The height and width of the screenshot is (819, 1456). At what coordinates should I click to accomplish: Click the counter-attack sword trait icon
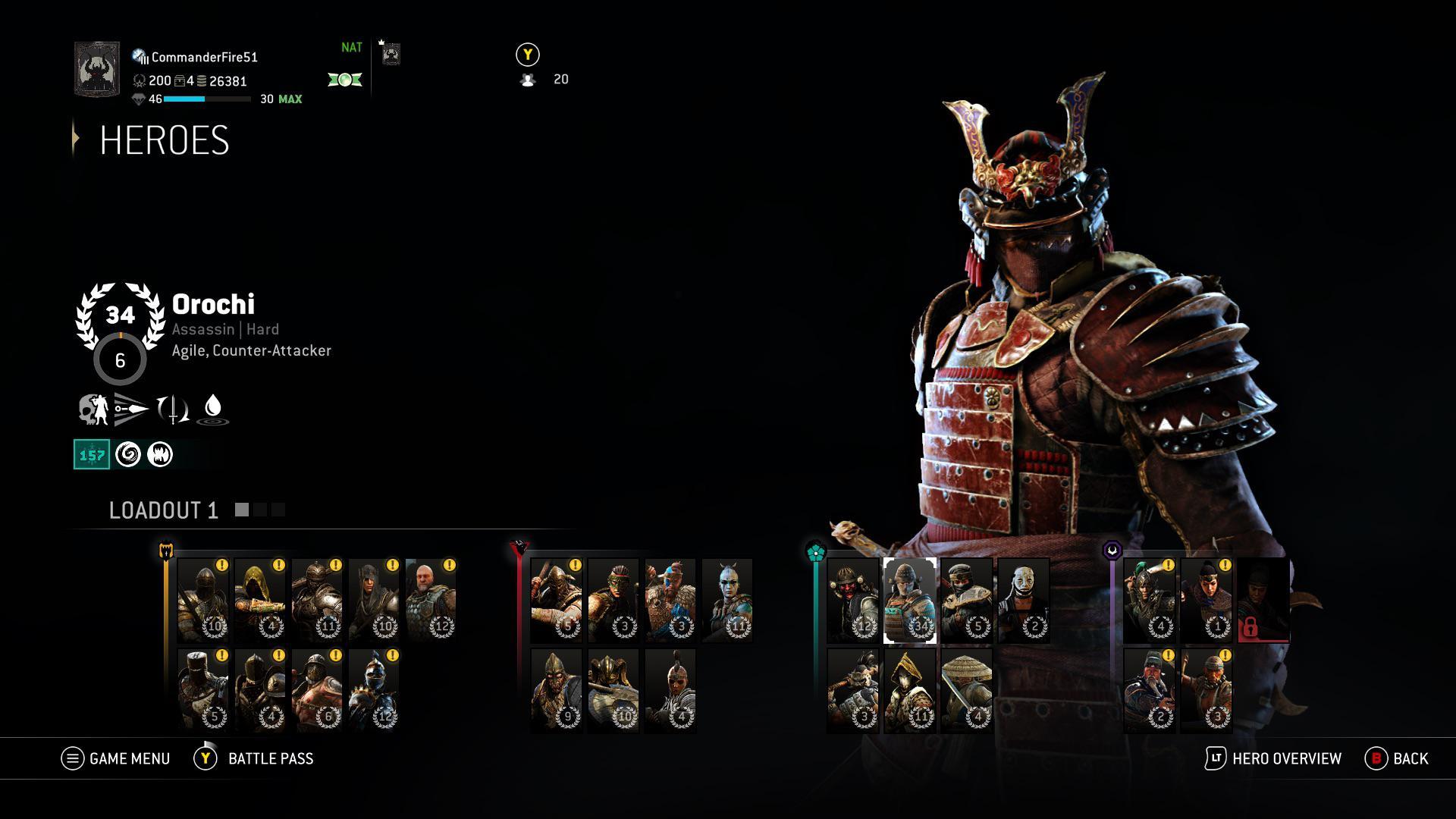click(174, 409)
